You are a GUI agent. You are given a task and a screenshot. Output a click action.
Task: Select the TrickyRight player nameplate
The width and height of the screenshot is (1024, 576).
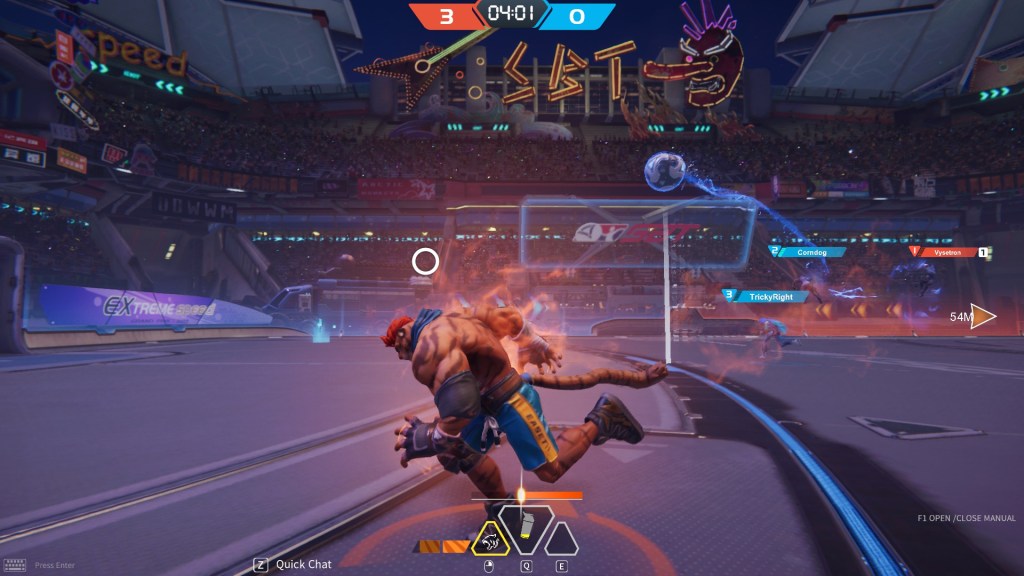pyautogui.click(x=763, y=296)
